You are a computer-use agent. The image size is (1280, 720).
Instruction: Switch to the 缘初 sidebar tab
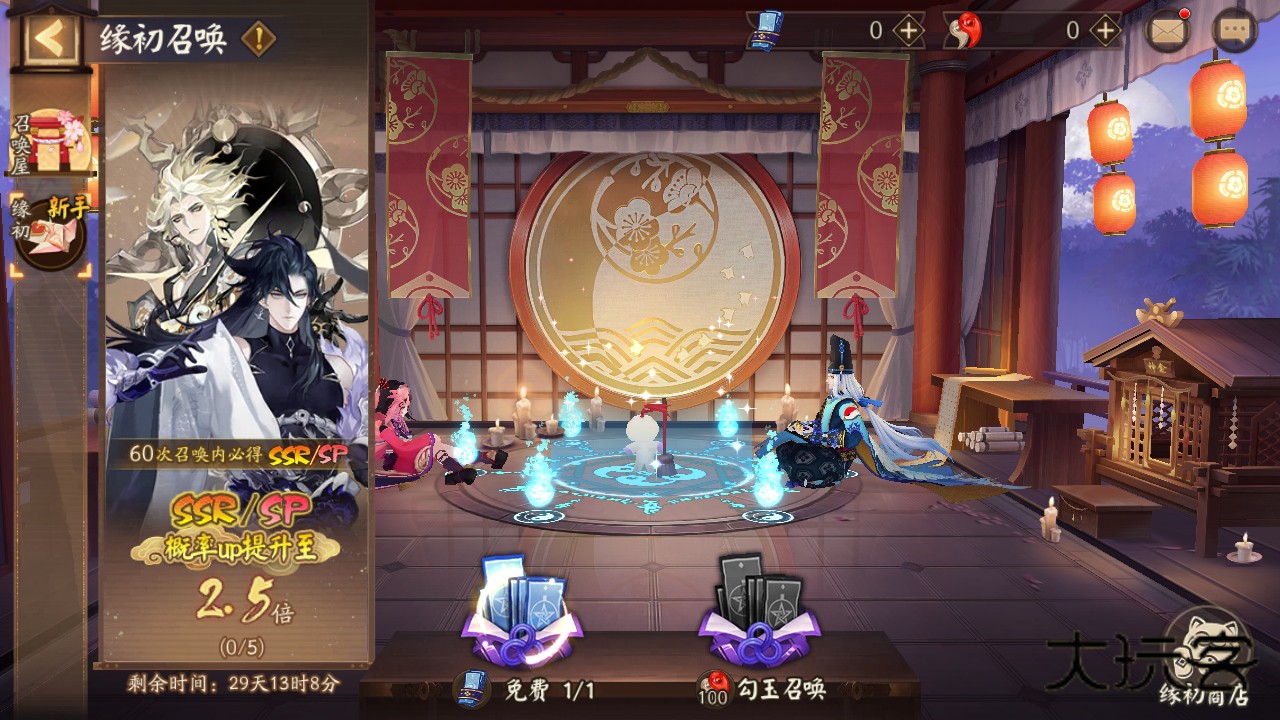pyautogui.click(x=38, y=225)
